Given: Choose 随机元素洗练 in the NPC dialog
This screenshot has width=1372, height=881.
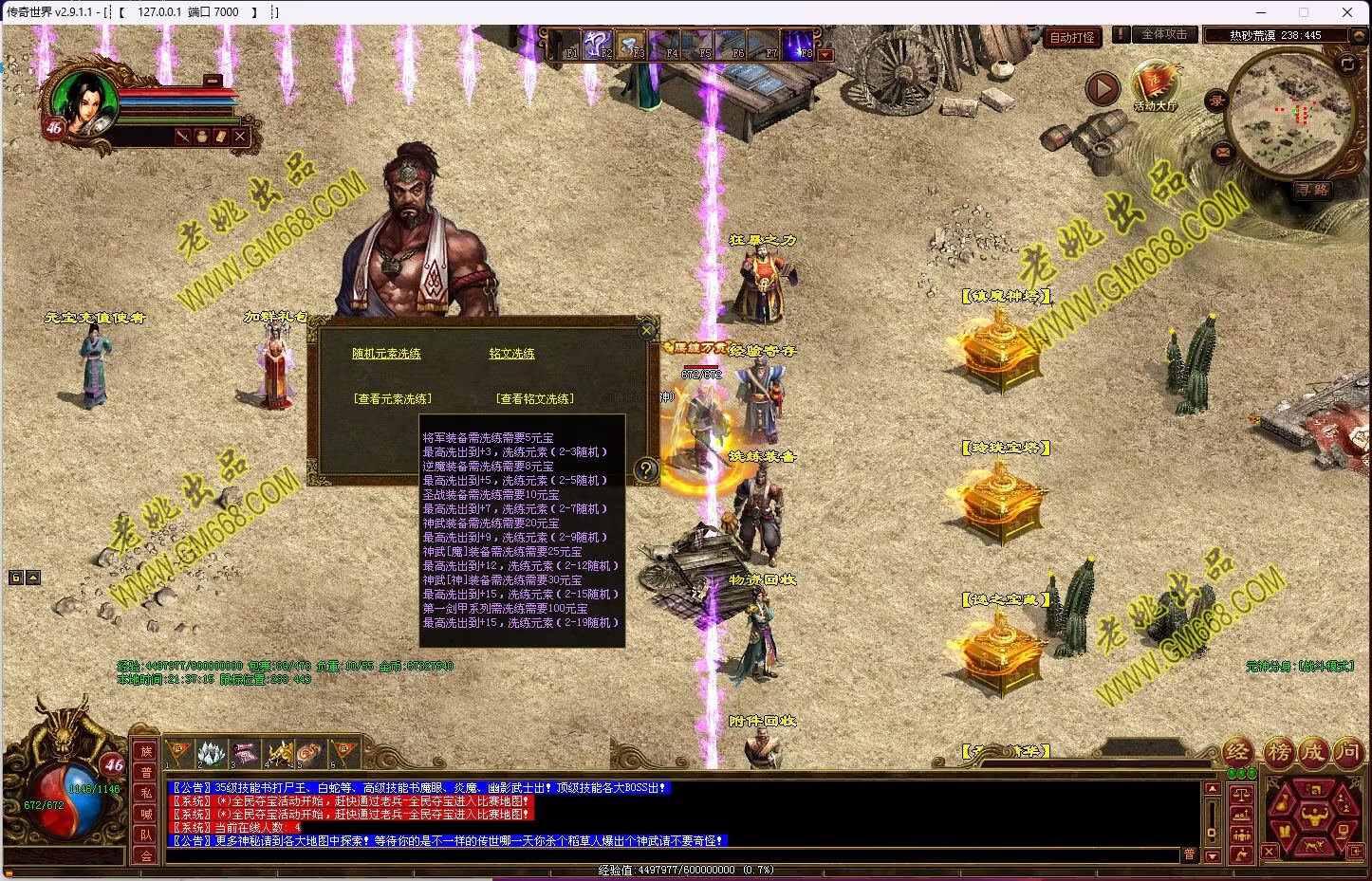Looking at the screenshot, I should click(386, 354).
